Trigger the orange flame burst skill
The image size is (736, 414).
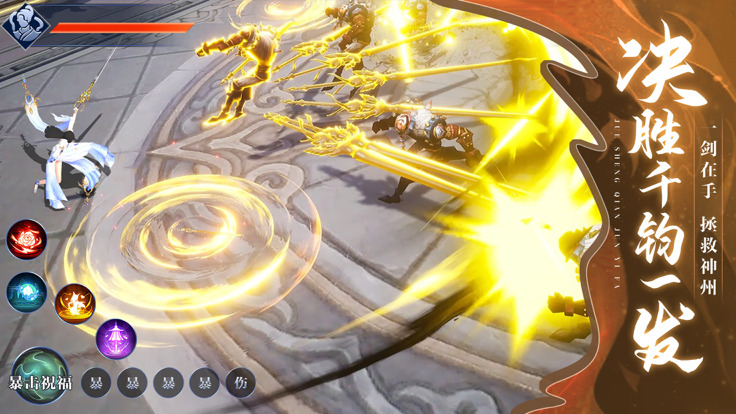[75, 302]
